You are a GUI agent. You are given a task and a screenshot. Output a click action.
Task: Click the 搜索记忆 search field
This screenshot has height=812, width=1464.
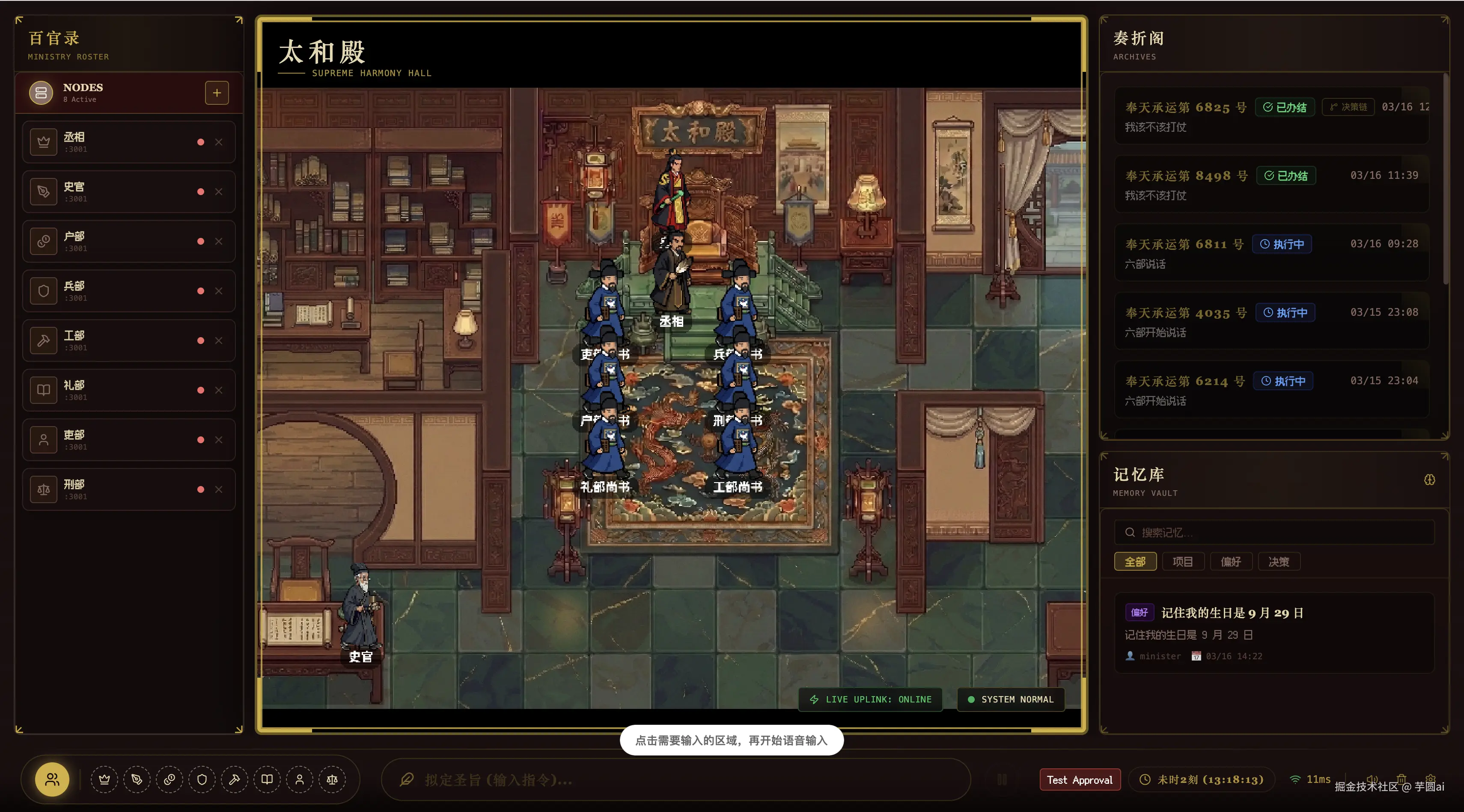coord(1273,533)
